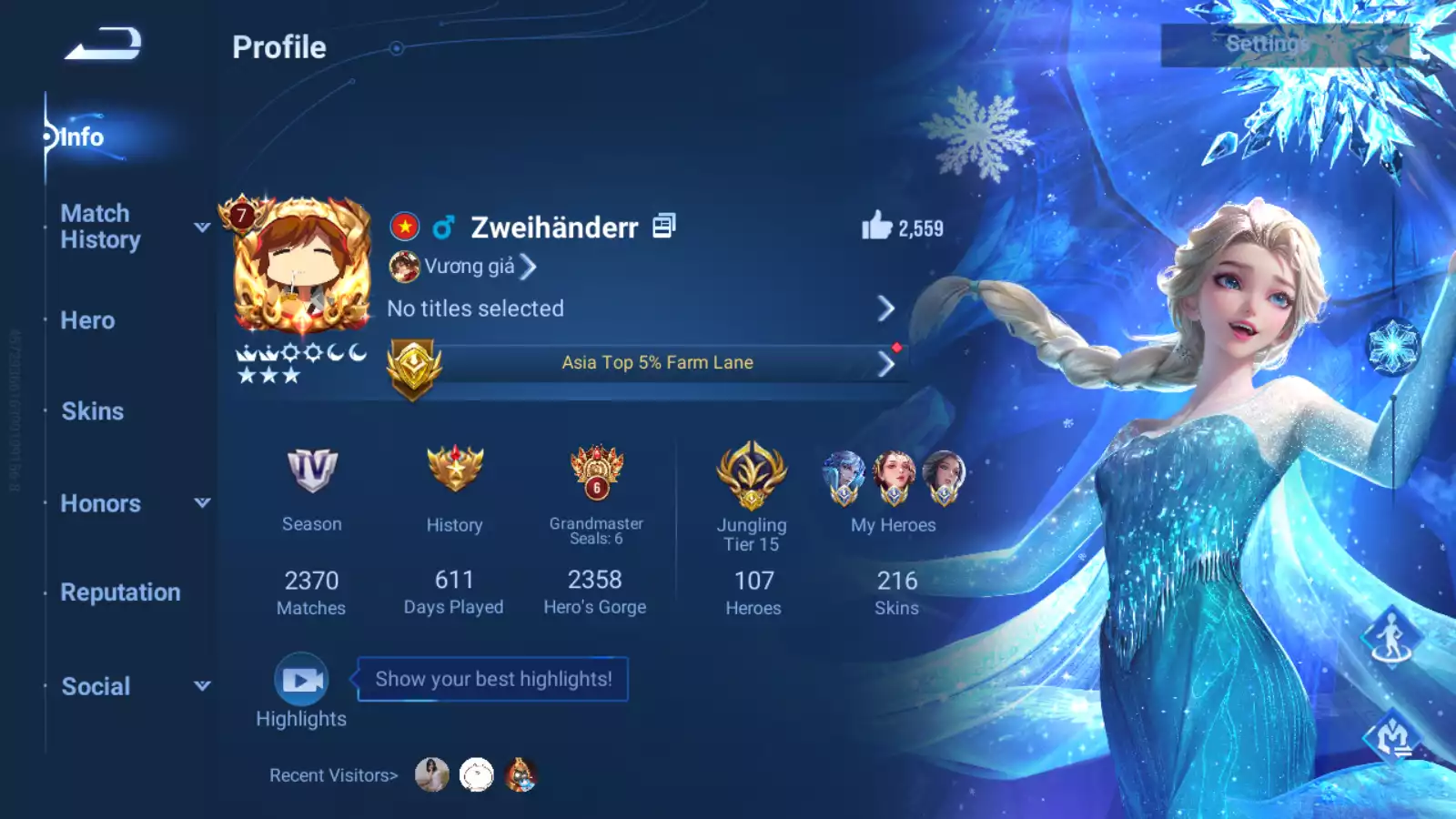This screenshot has height=819, width=1456.
Task: Show the Recent Visitors list
Action: click(x=333, y=775)
